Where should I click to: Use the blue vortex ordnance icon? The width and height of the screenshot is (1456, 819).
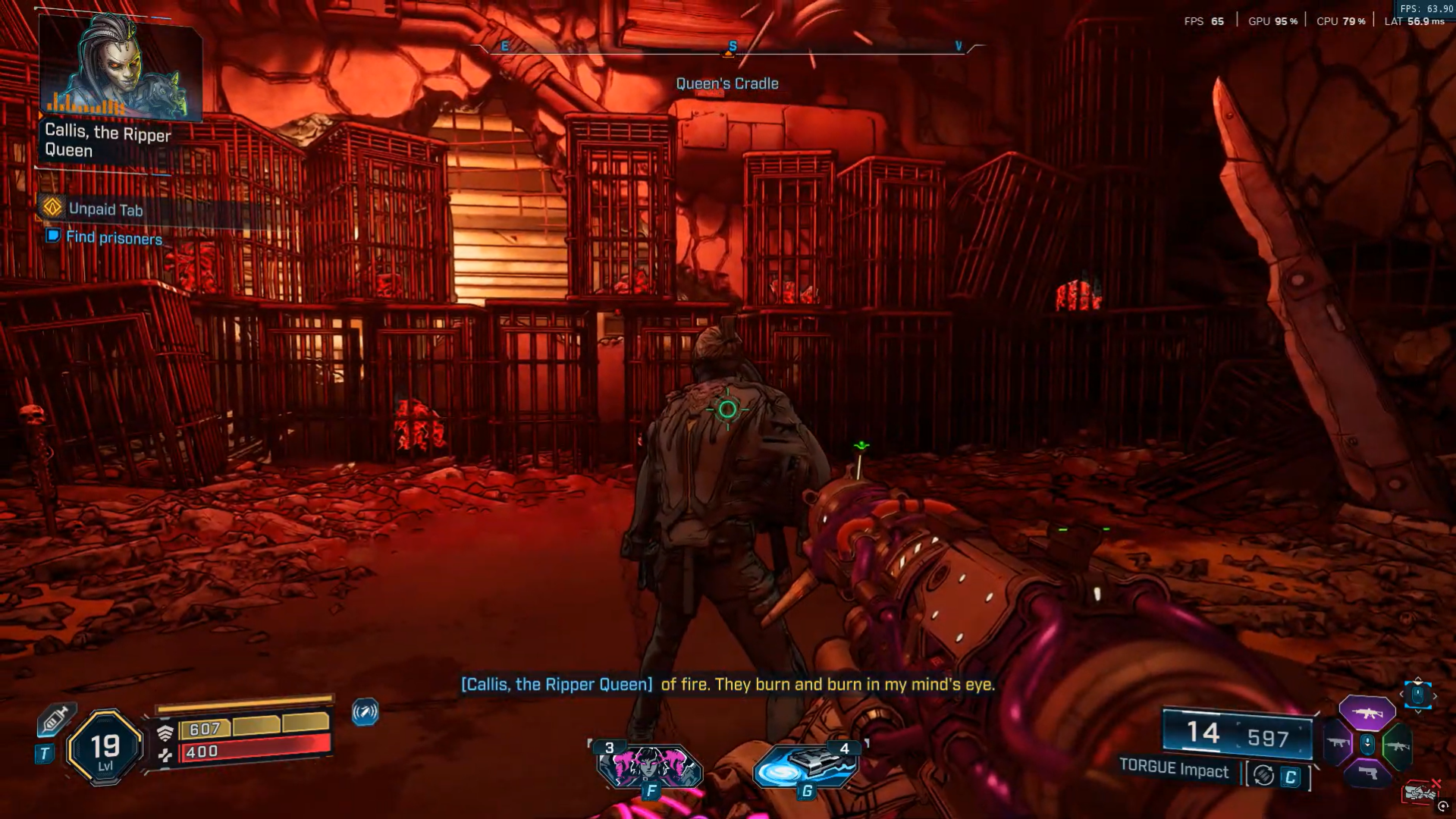point(805,766)
